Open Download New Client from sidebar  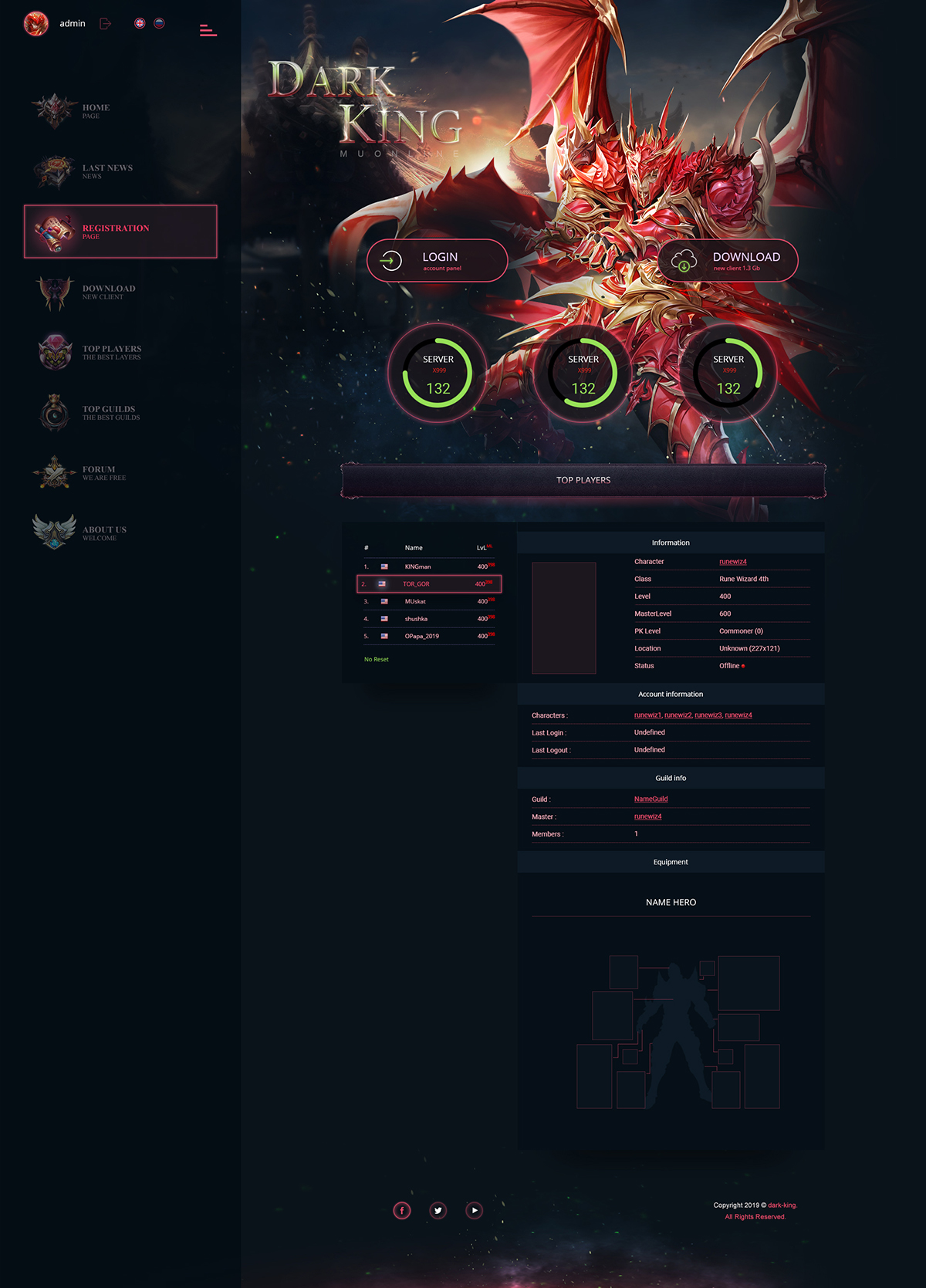[x=108, y=292]
